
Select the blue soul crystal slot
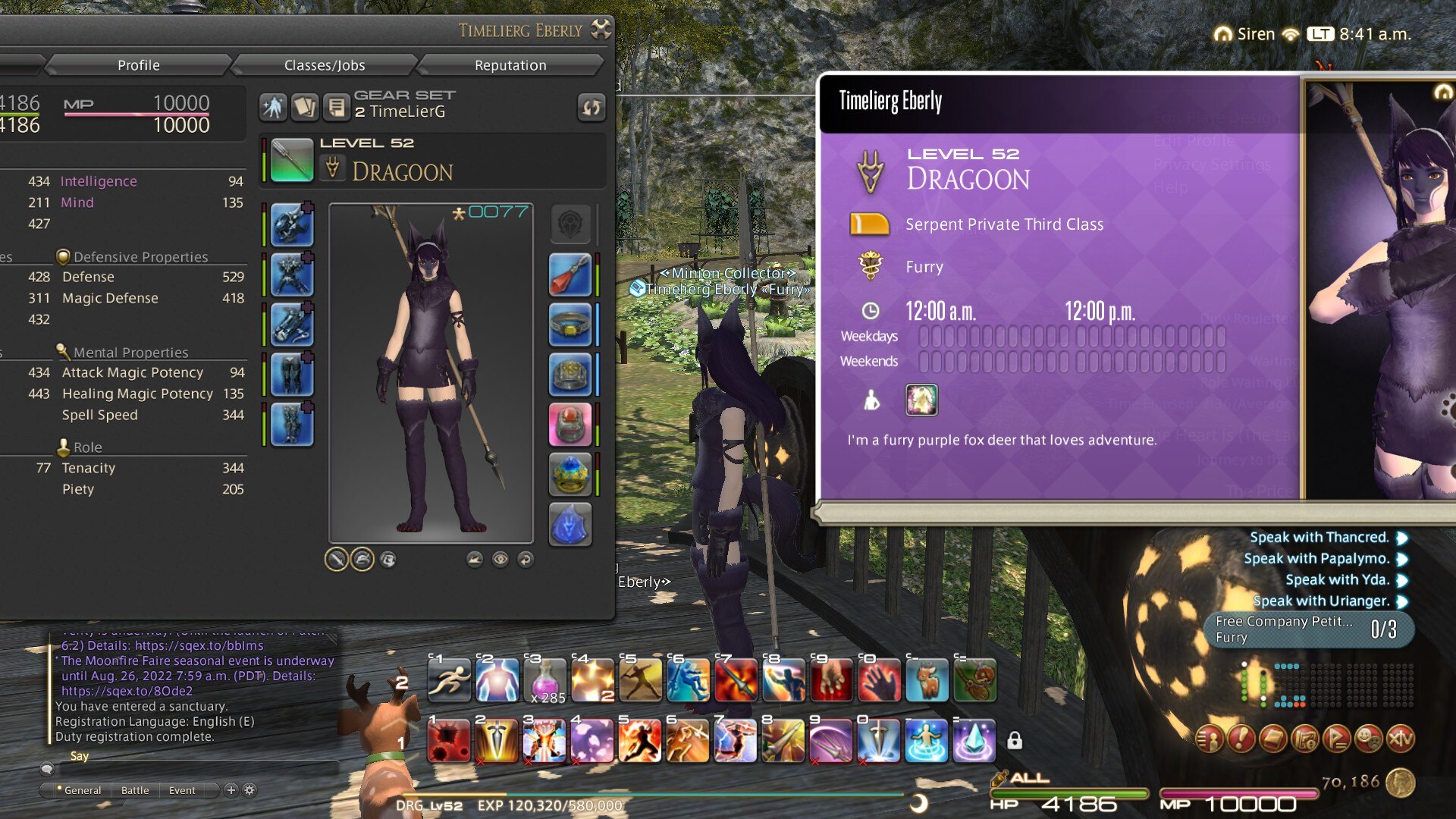(570, 524)
